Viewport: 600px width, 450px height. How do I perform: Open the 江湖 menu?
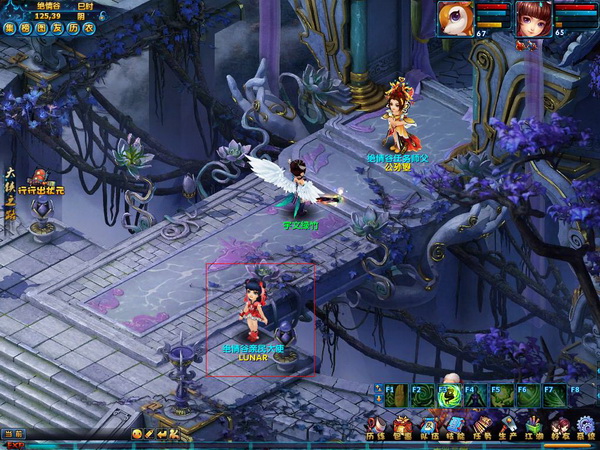(x=534, y=426)
